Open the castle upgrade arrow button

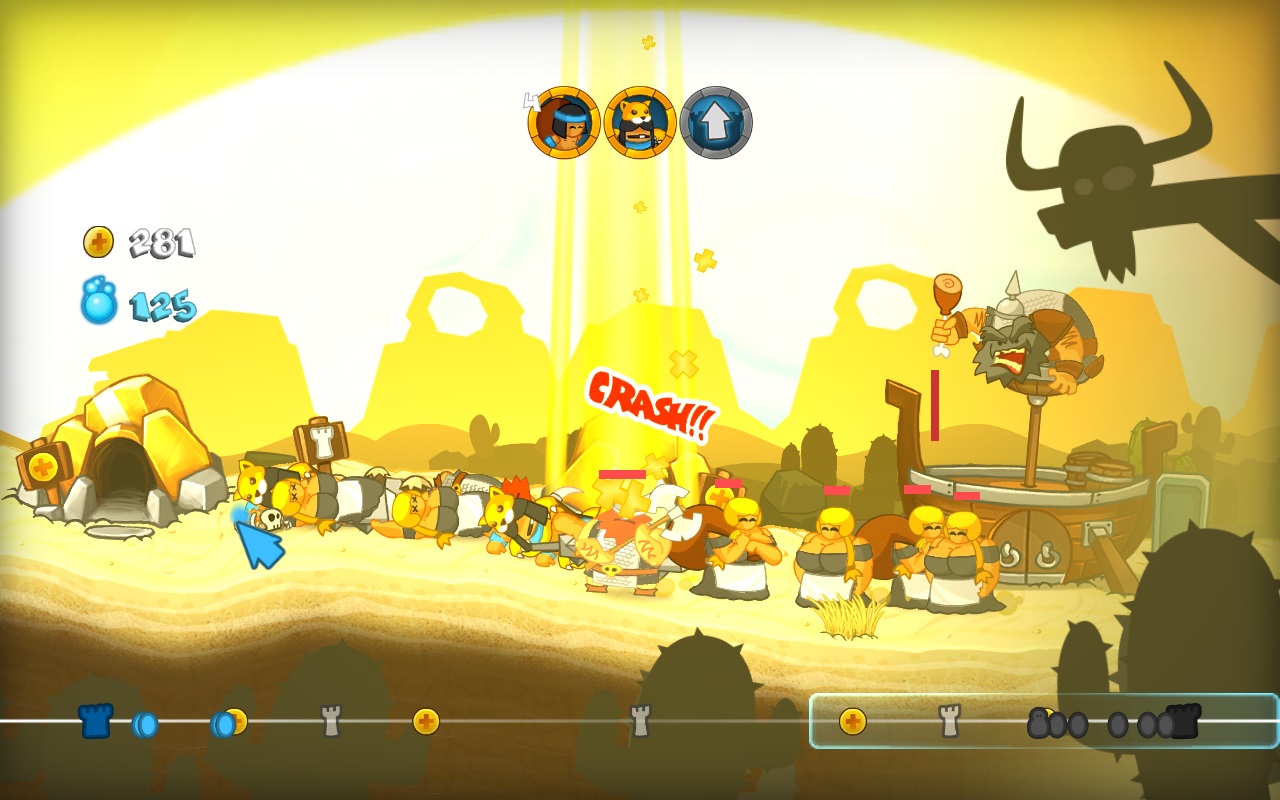tap(716, 122)
